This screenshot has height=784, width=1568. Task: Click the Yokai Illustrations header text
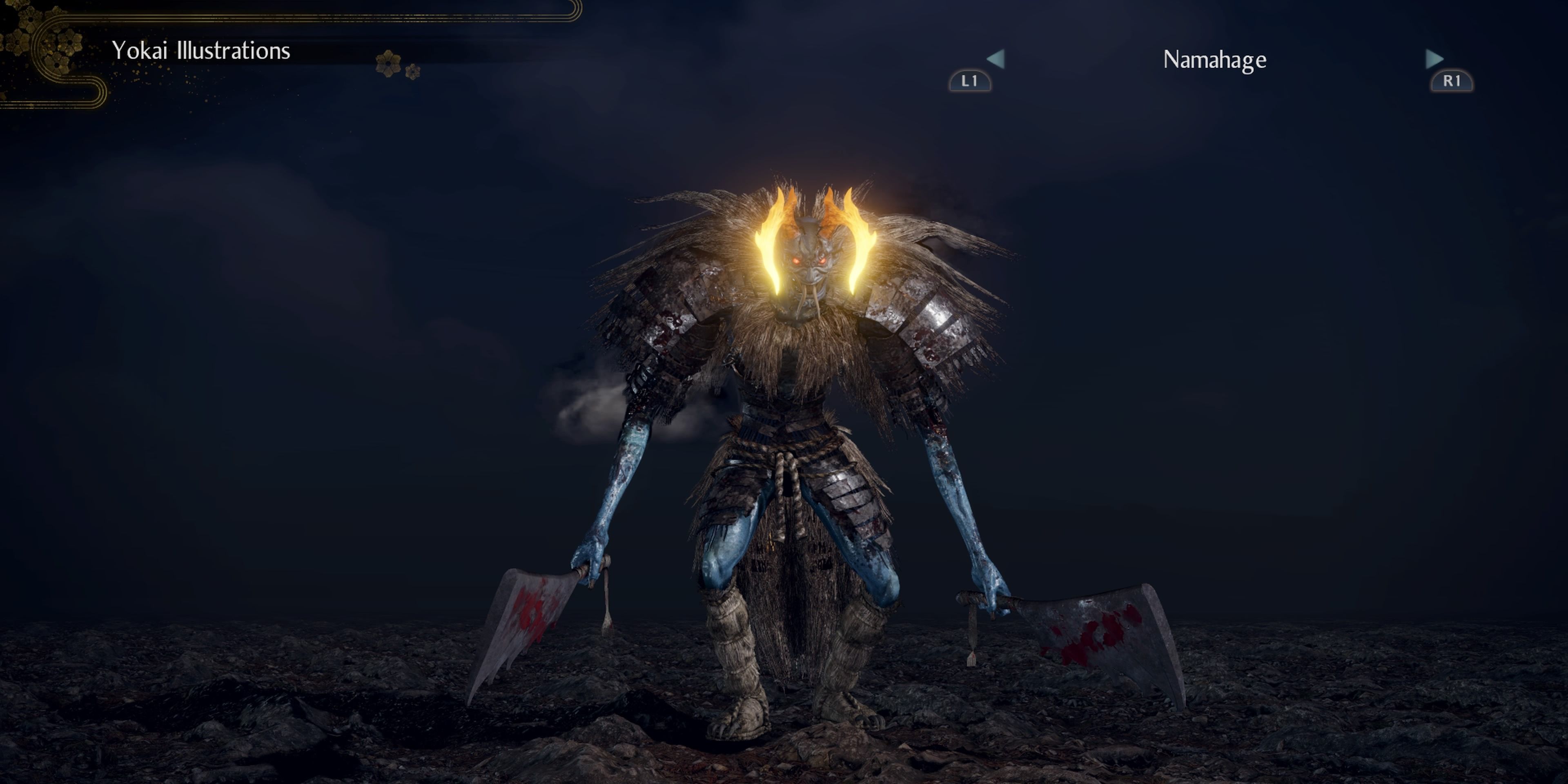[x=201, y=51]
